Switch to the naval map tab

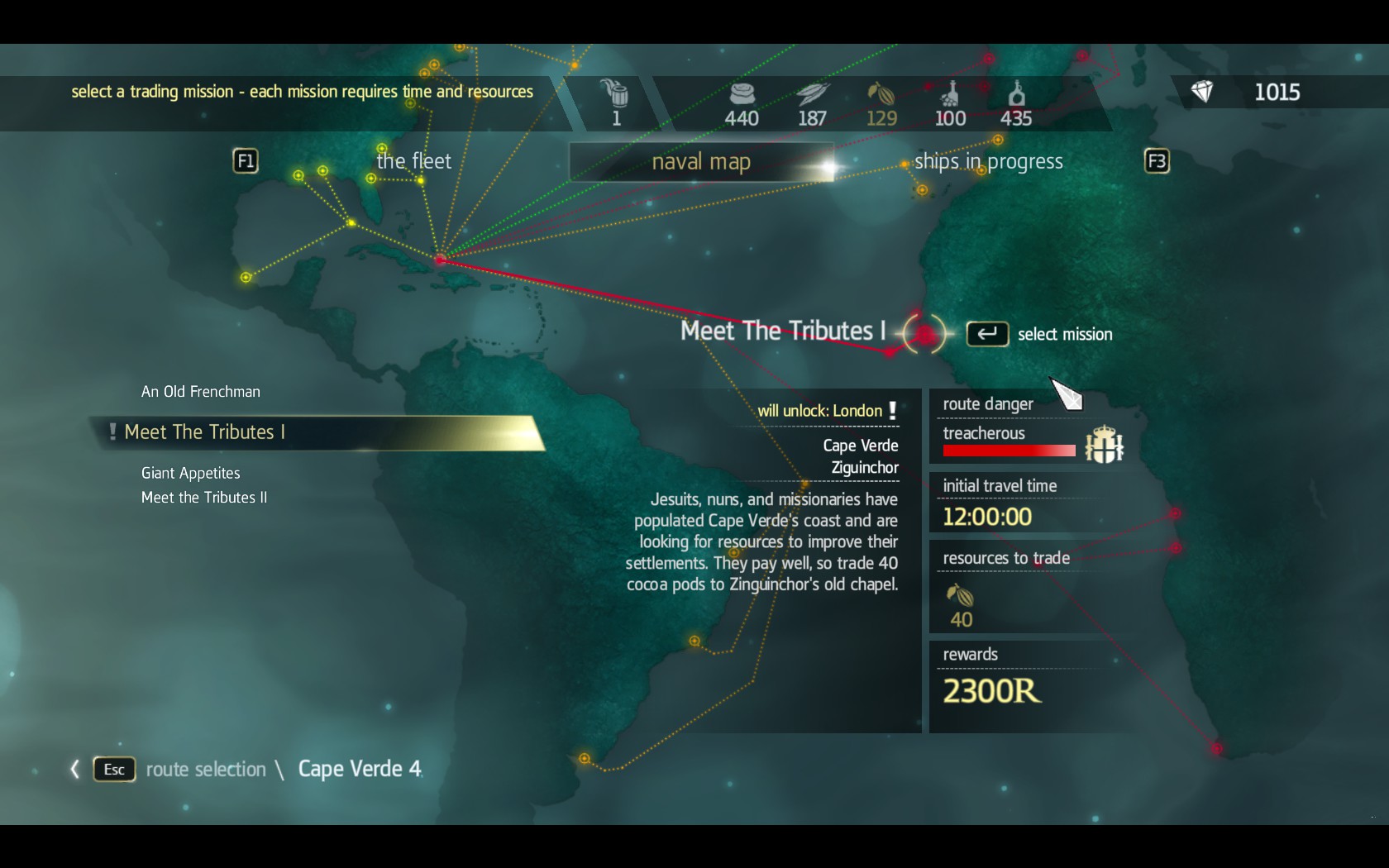701,161
